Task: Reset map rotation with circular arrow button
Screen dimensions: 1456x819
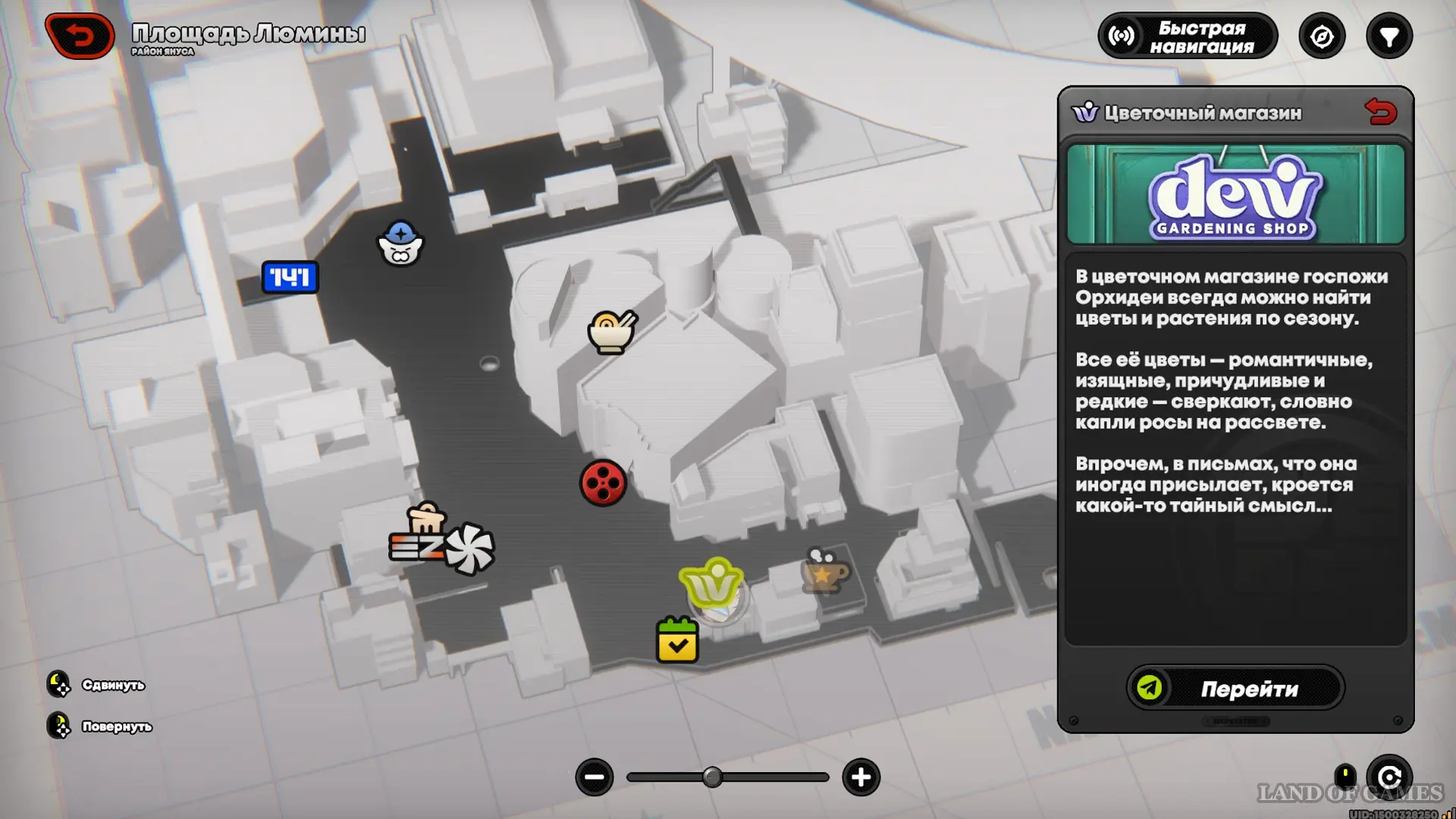Action: 1389,777
